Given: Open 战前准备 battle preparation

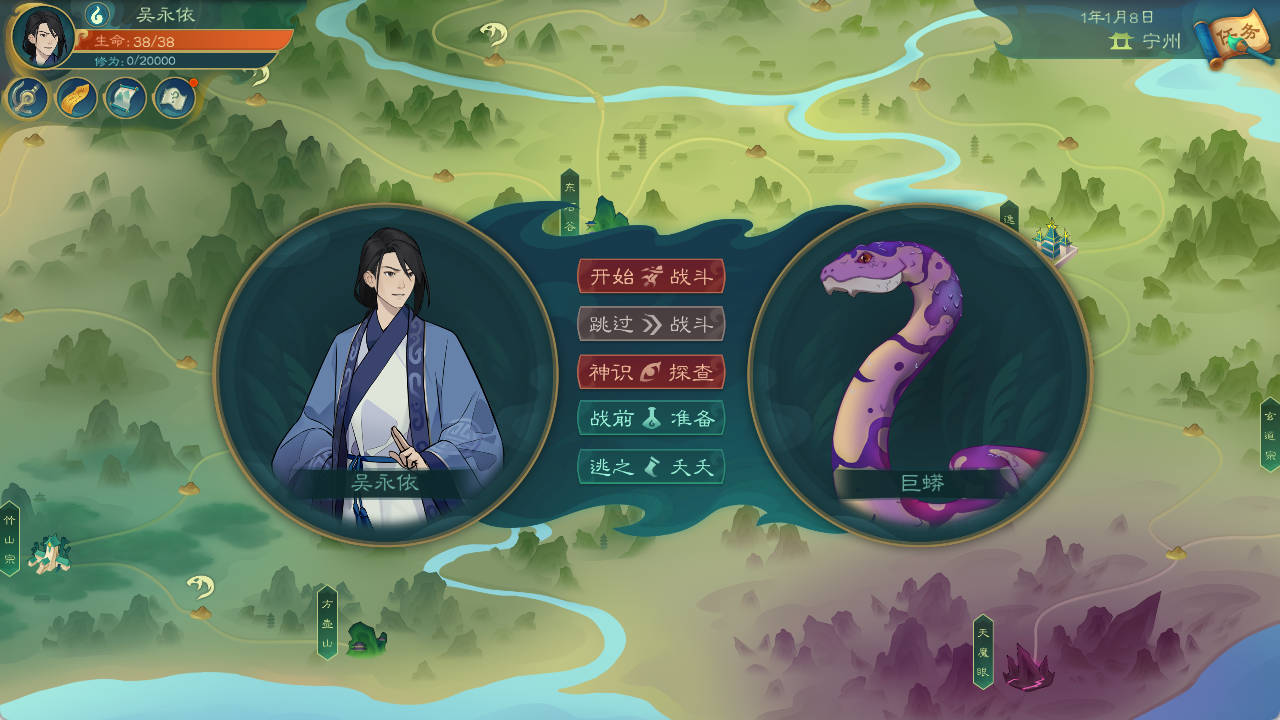Looking at the screenshot, I should tap(653, 419).
